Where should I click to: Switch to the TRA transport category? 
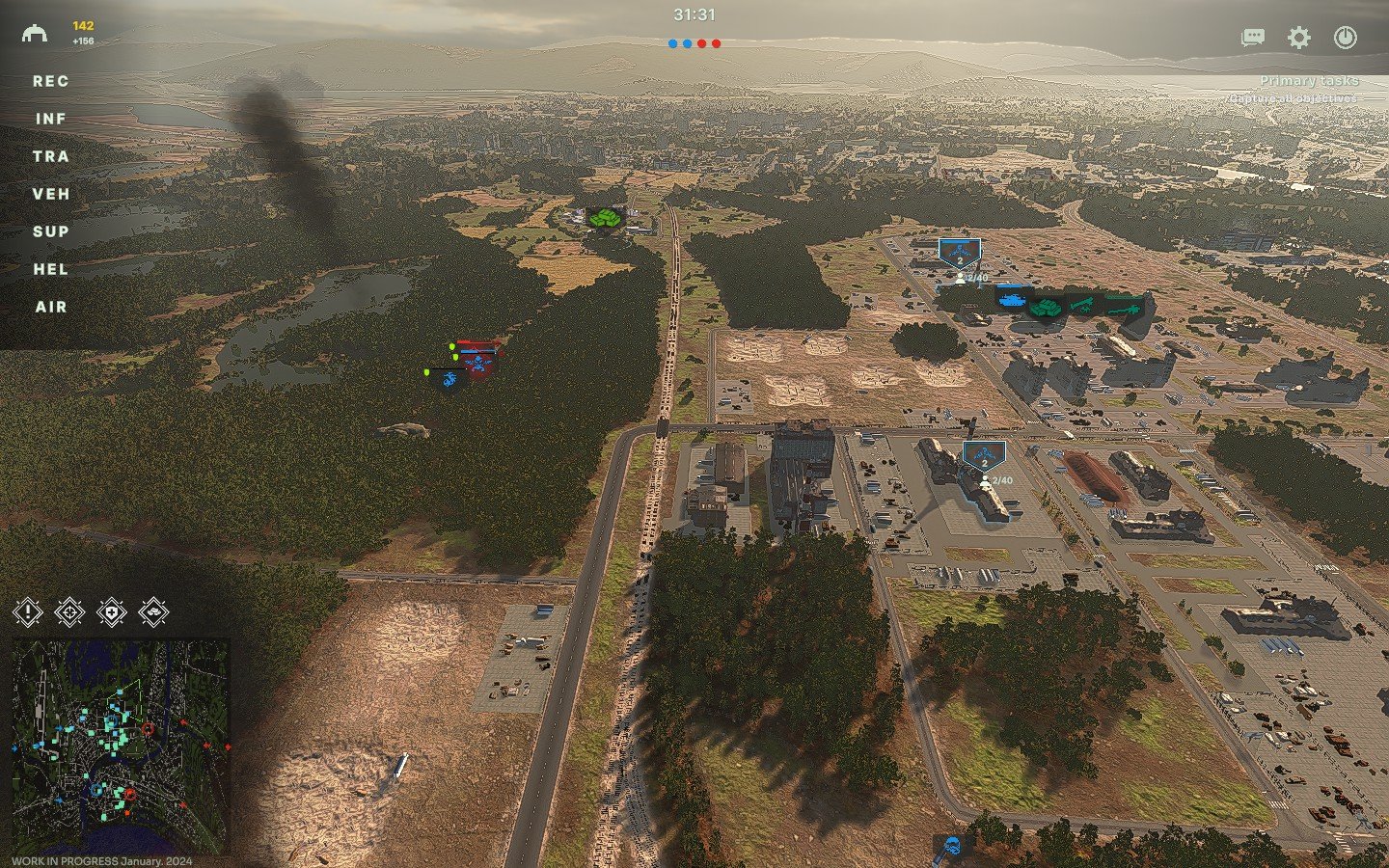pyautogui.click(x=50, y=156)
